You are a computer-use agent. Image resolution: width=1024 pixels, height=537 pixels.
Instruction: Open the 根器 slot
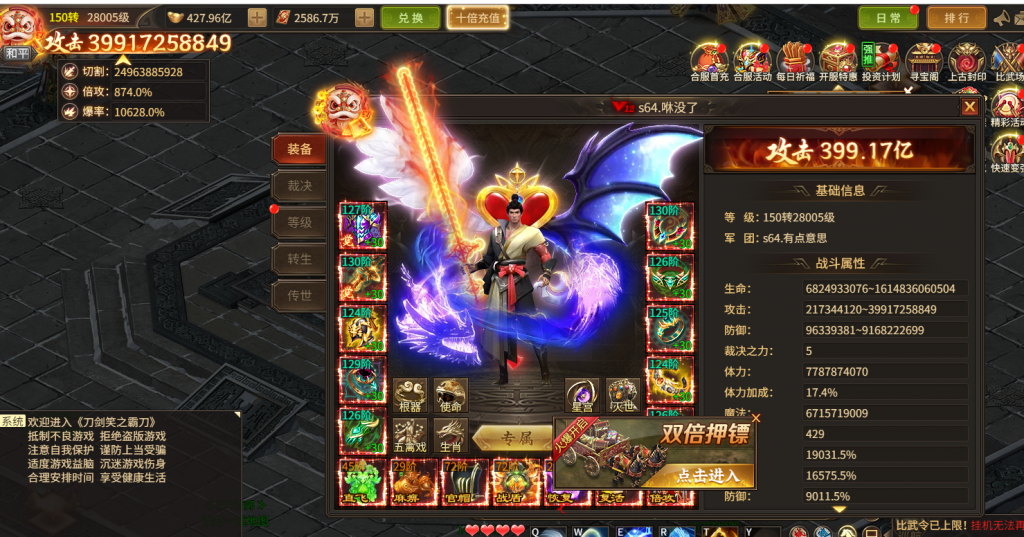pyautogui.click(x=409, y=395)
